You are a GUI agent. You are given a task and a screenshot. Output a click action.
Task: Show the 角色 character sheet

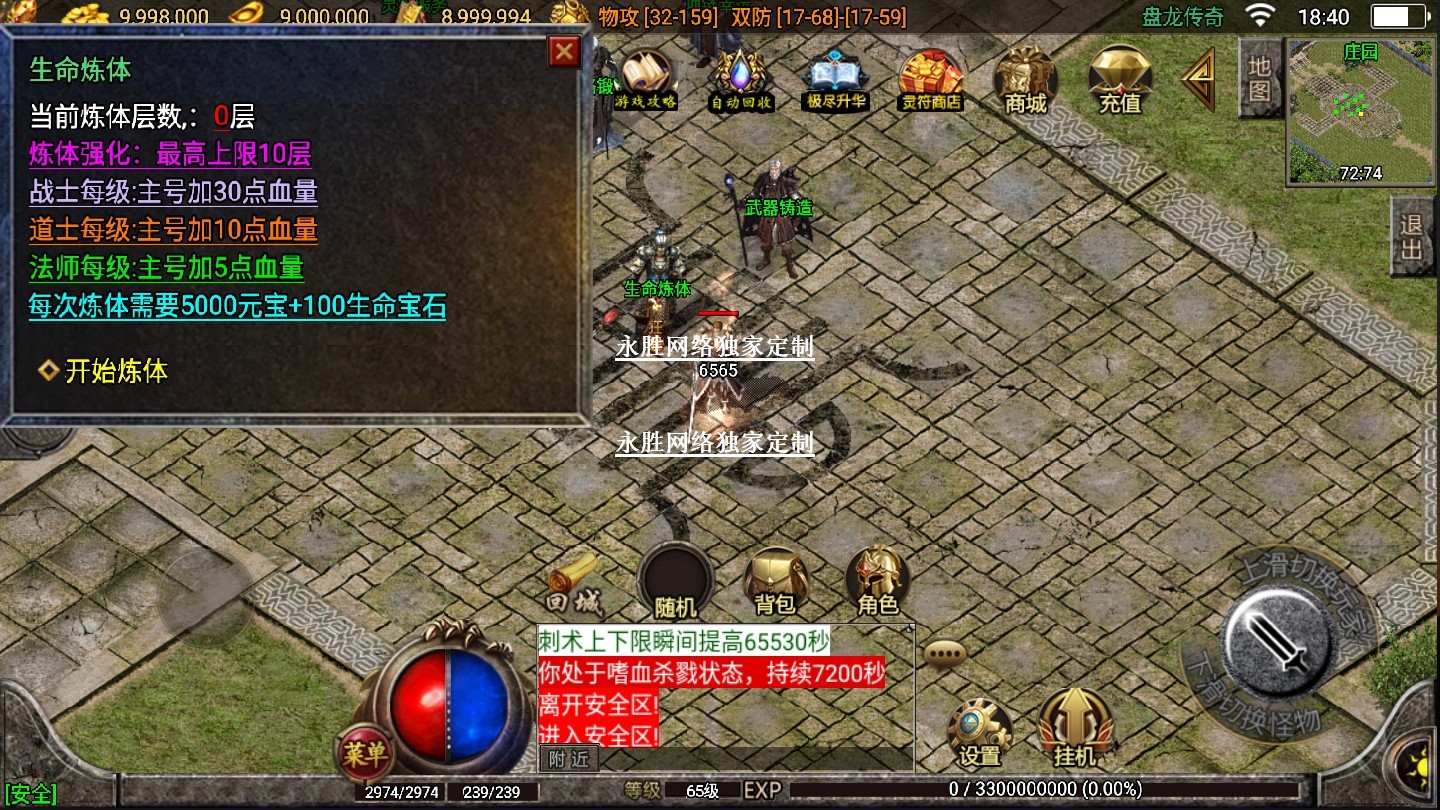coord(877,581)
